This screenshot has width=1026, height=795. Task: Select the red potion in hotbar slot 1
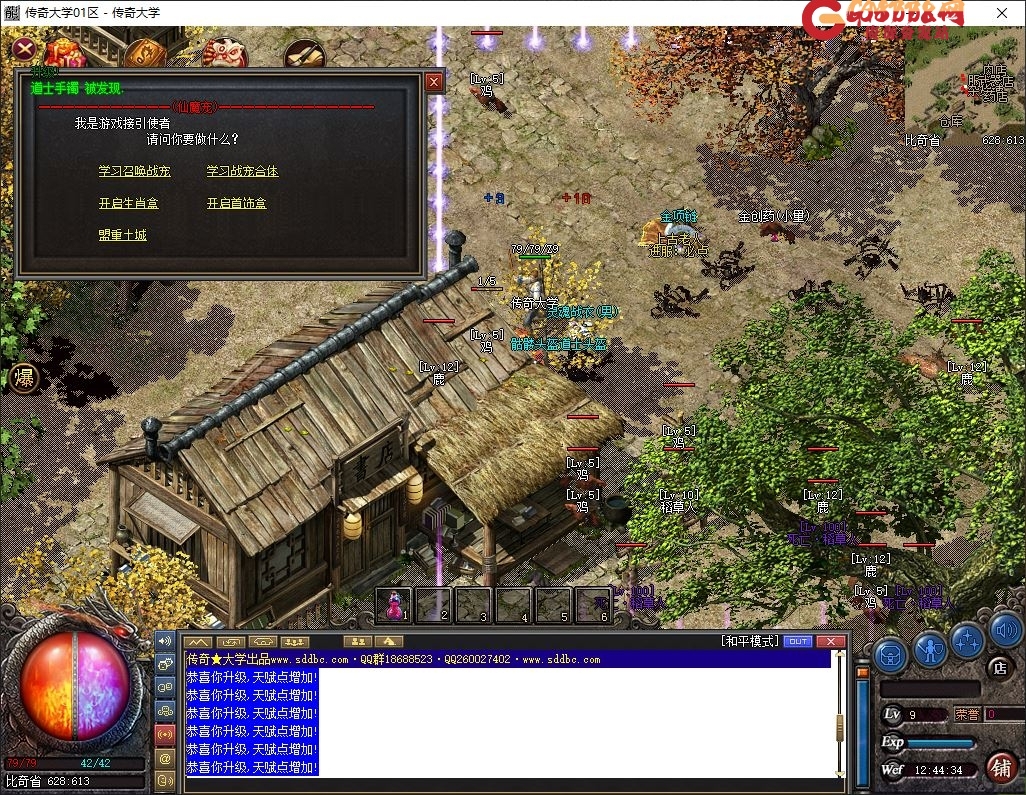click(x=395, y=605)
